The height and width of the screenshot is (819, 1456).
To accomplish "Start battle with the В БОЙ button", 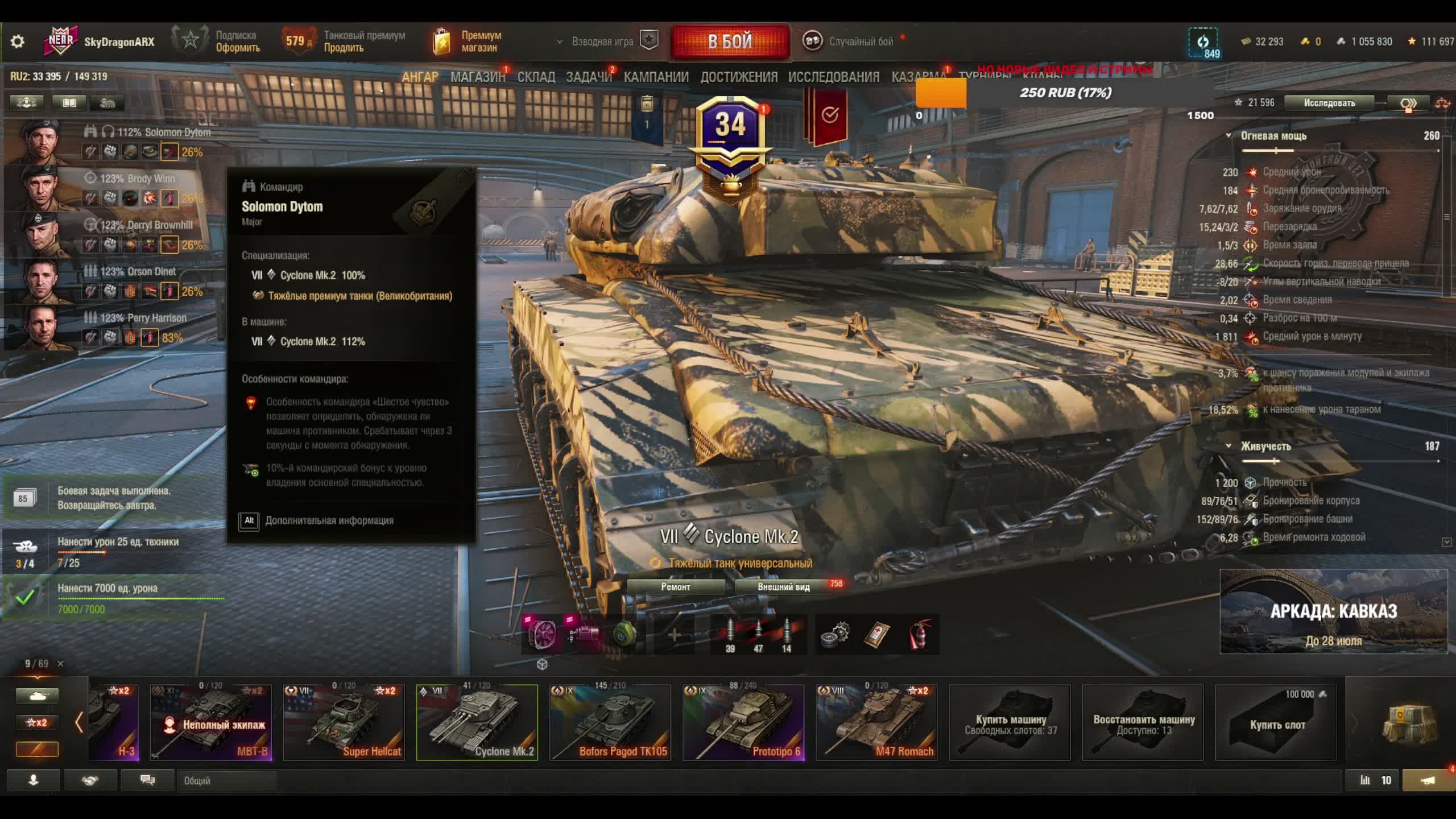I will (x=730, y=42).
